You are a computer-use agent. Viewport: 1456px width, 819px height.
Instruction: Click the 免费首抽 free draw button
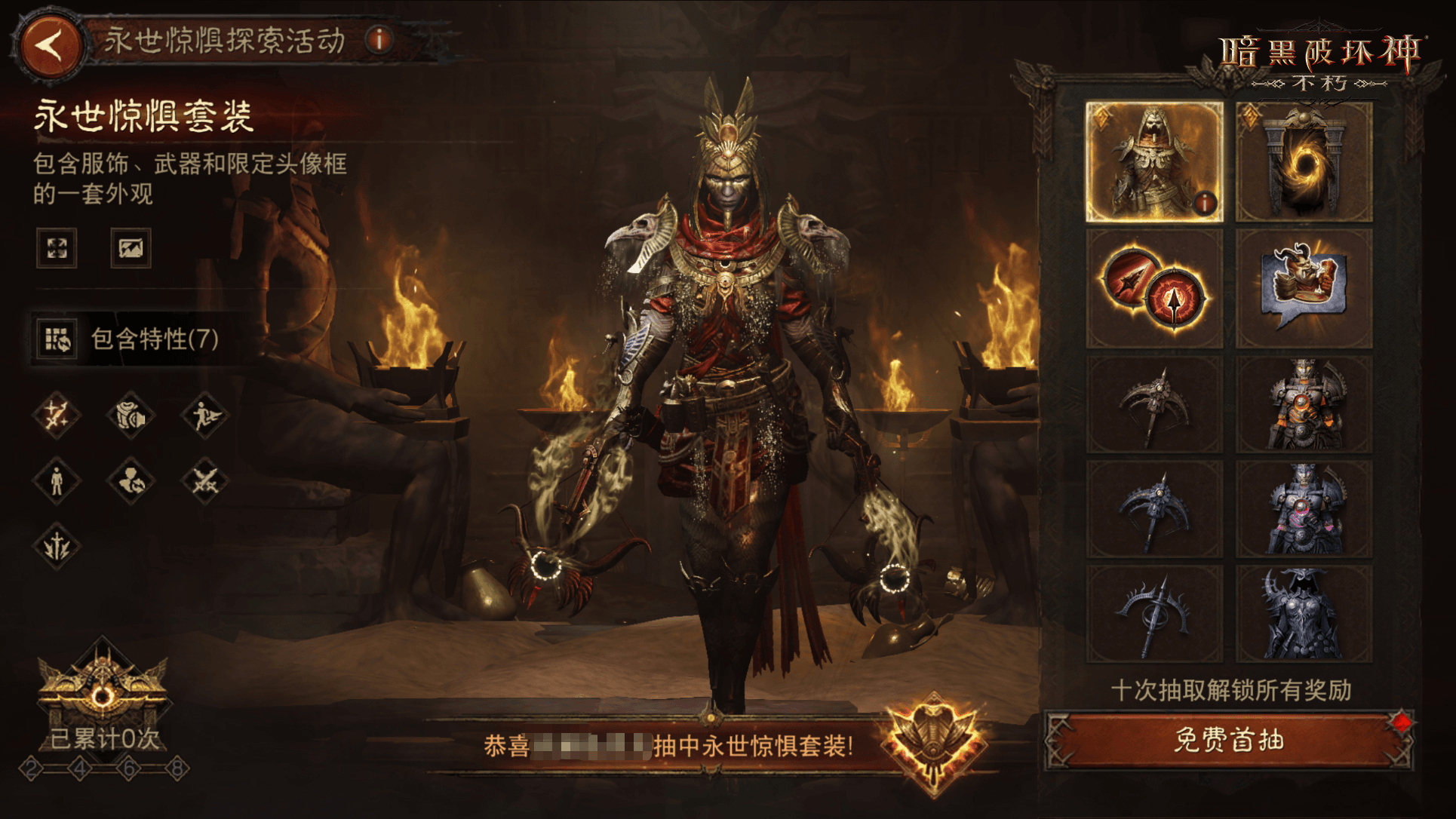(1228, 741)
